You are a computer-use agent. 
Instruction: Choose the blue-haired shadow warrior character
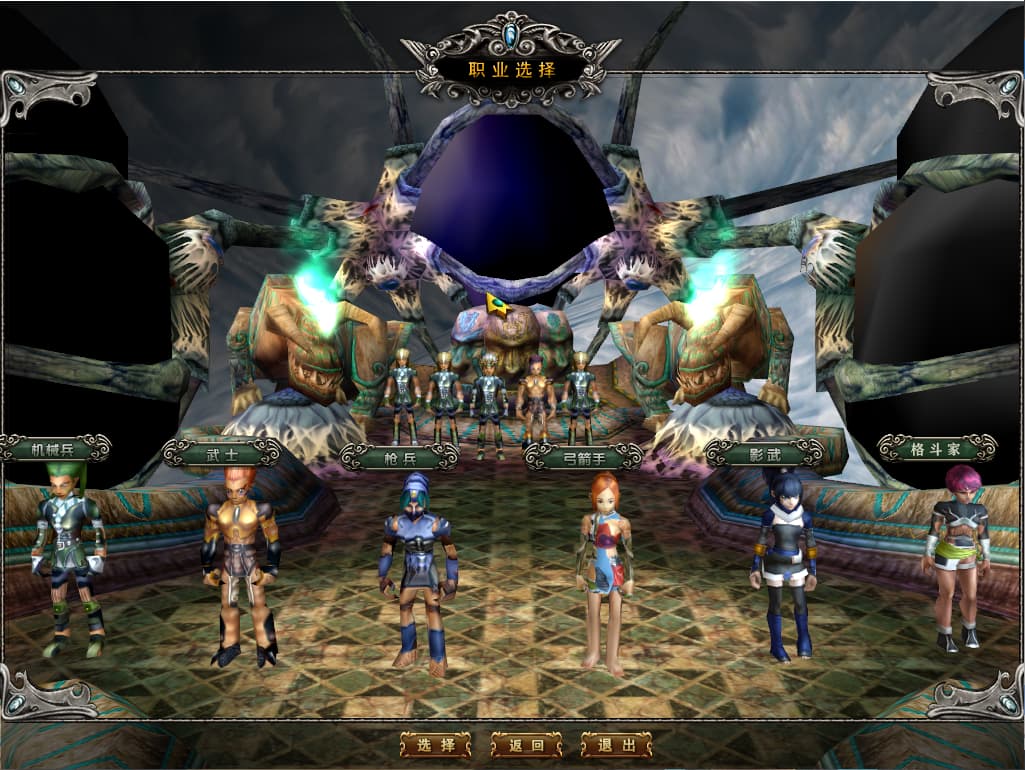coord(783,565)
